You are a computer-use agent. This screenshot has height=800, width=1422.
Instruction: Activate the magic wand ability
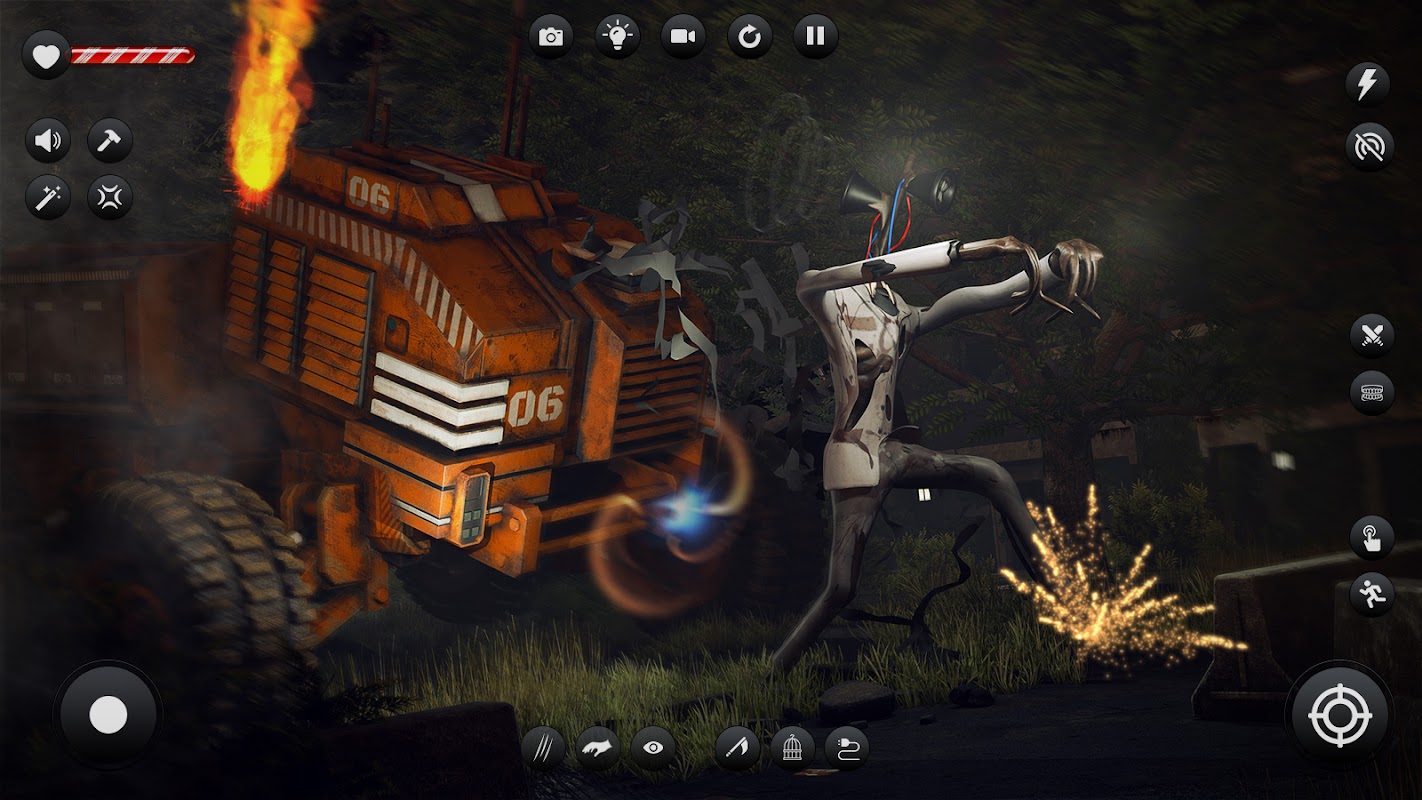point(47,197)
